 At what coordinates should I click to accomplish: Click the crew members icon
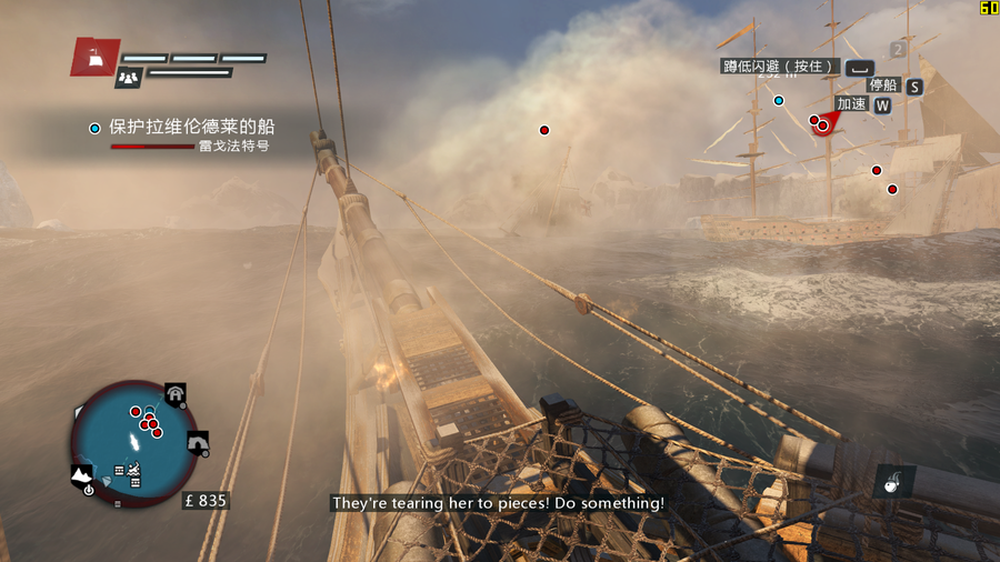[128, 76]
